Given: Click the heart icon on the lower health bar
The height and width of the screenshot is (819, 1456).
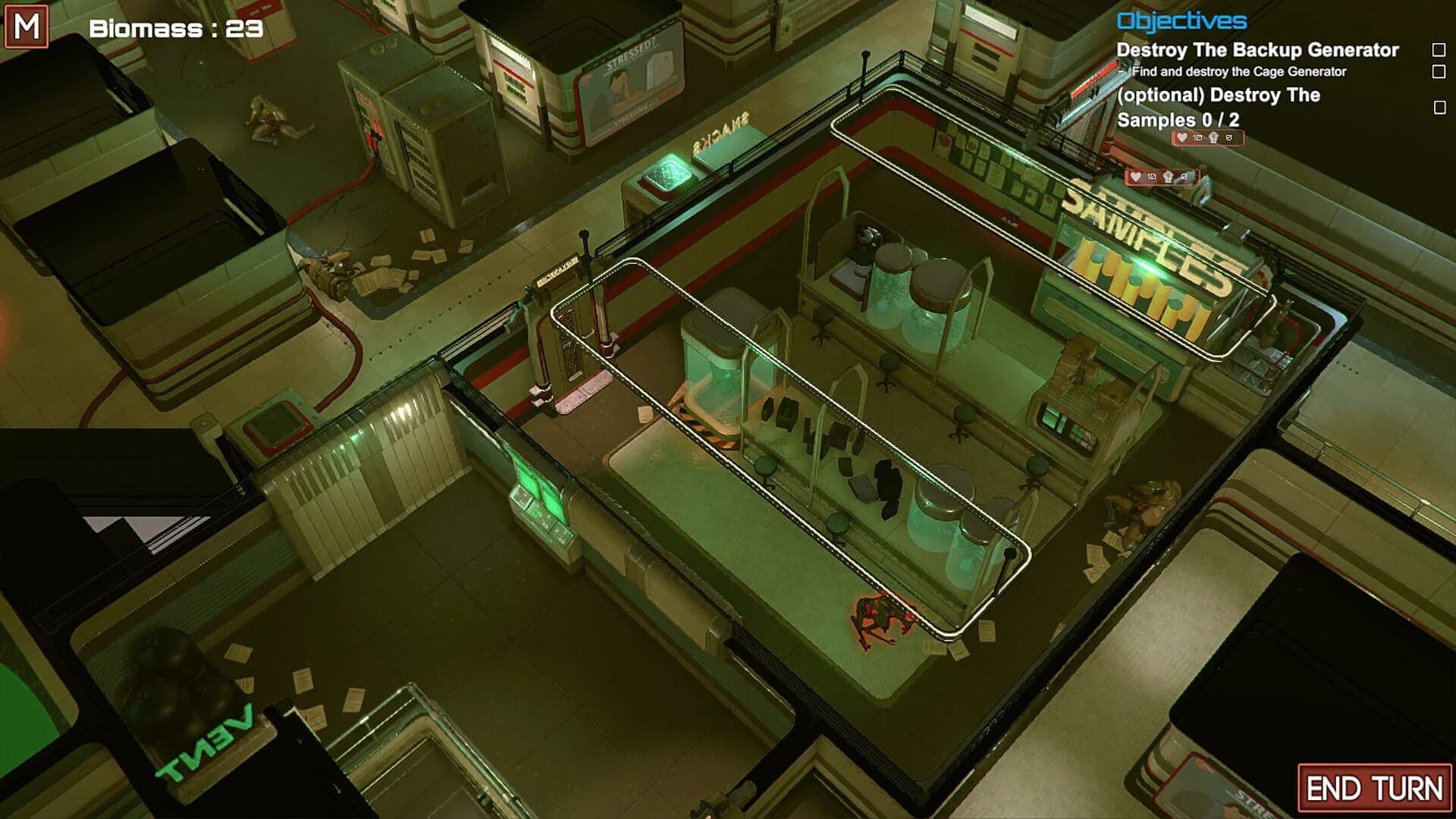Looking at the screenshot, I should pyautogui.click(x=1135, y=177).
